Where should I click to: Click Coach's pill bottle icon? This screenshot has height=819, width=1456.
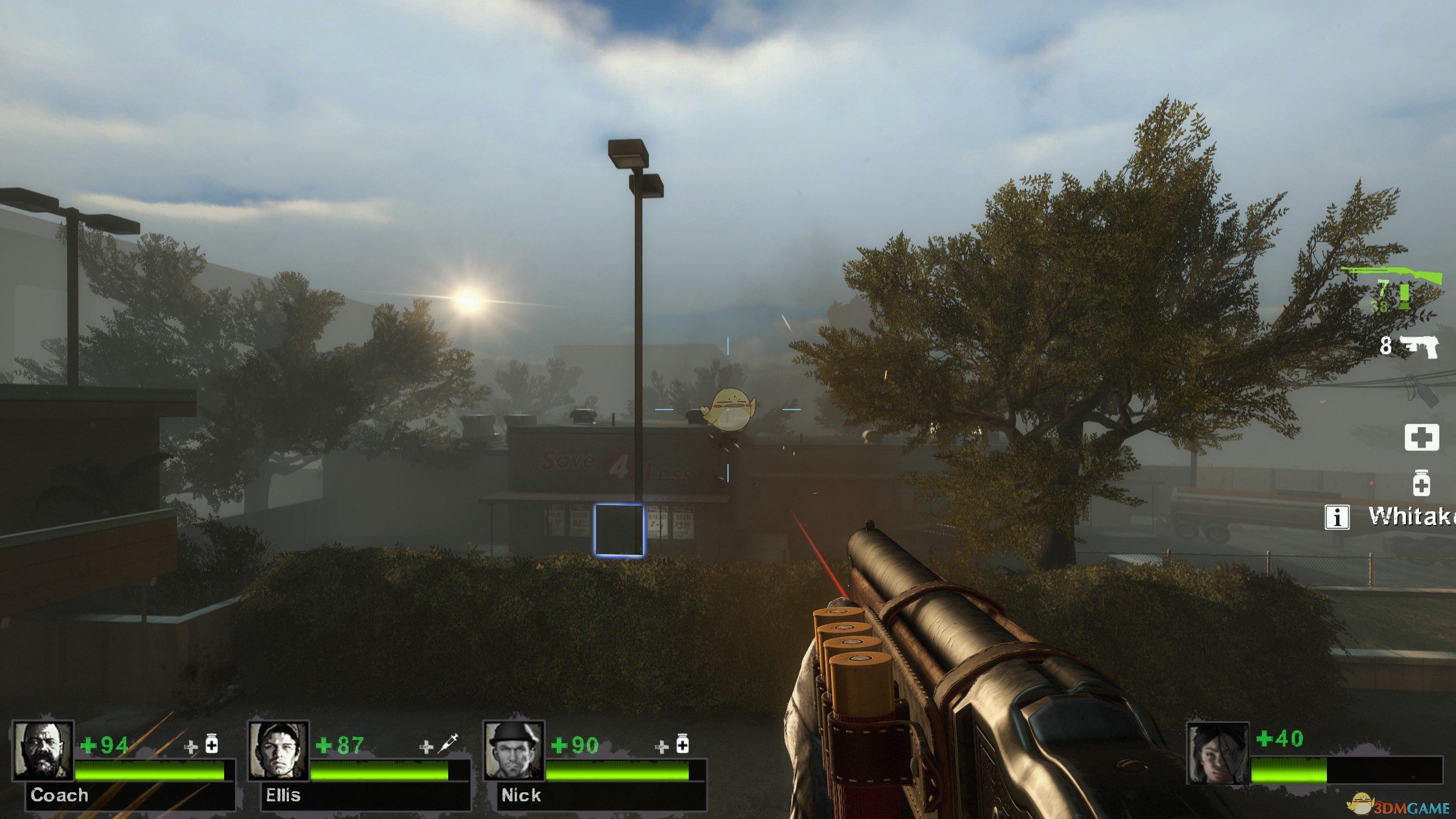tap(212, 744)
